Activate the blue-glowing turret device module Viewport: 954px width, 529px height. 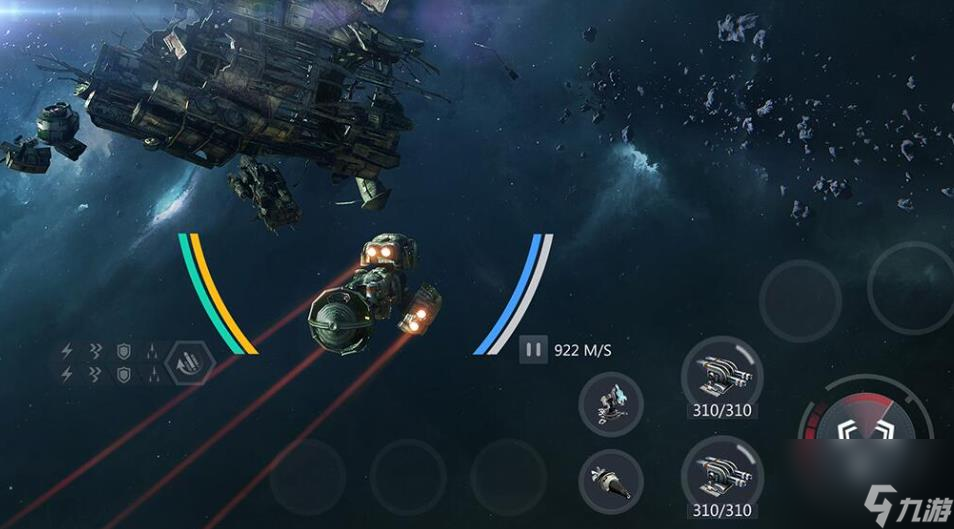tap(611, 404)
